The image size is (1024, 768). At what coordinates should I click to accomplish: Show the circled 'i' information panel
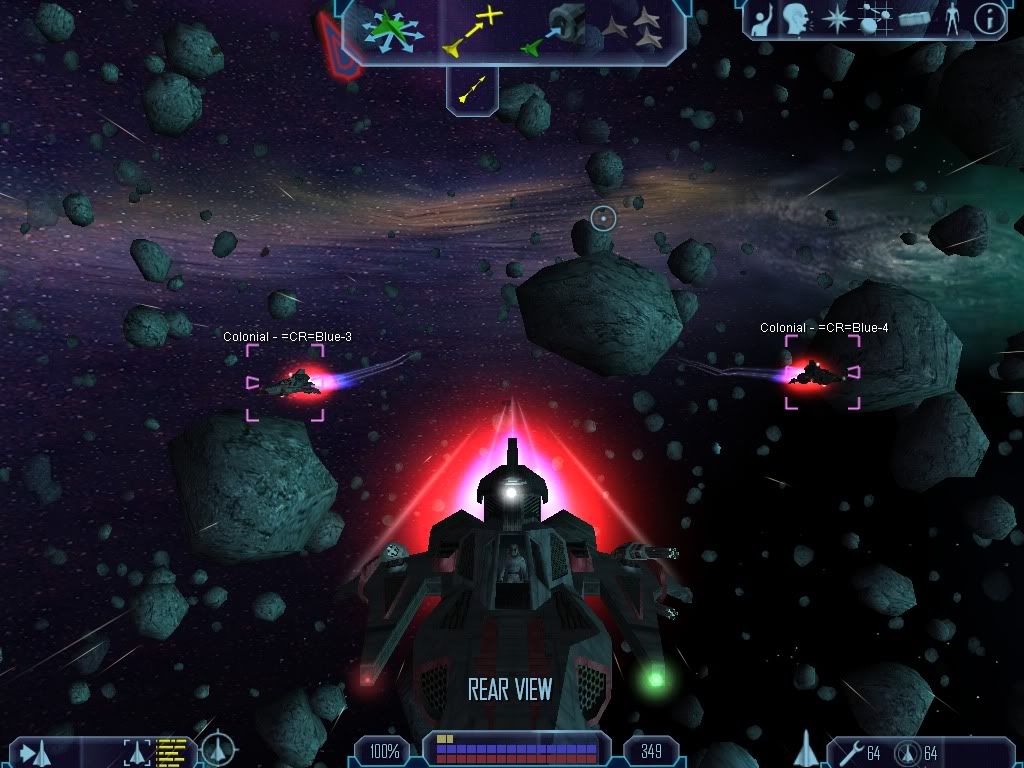pyautogui.click(x=989, y=19)
